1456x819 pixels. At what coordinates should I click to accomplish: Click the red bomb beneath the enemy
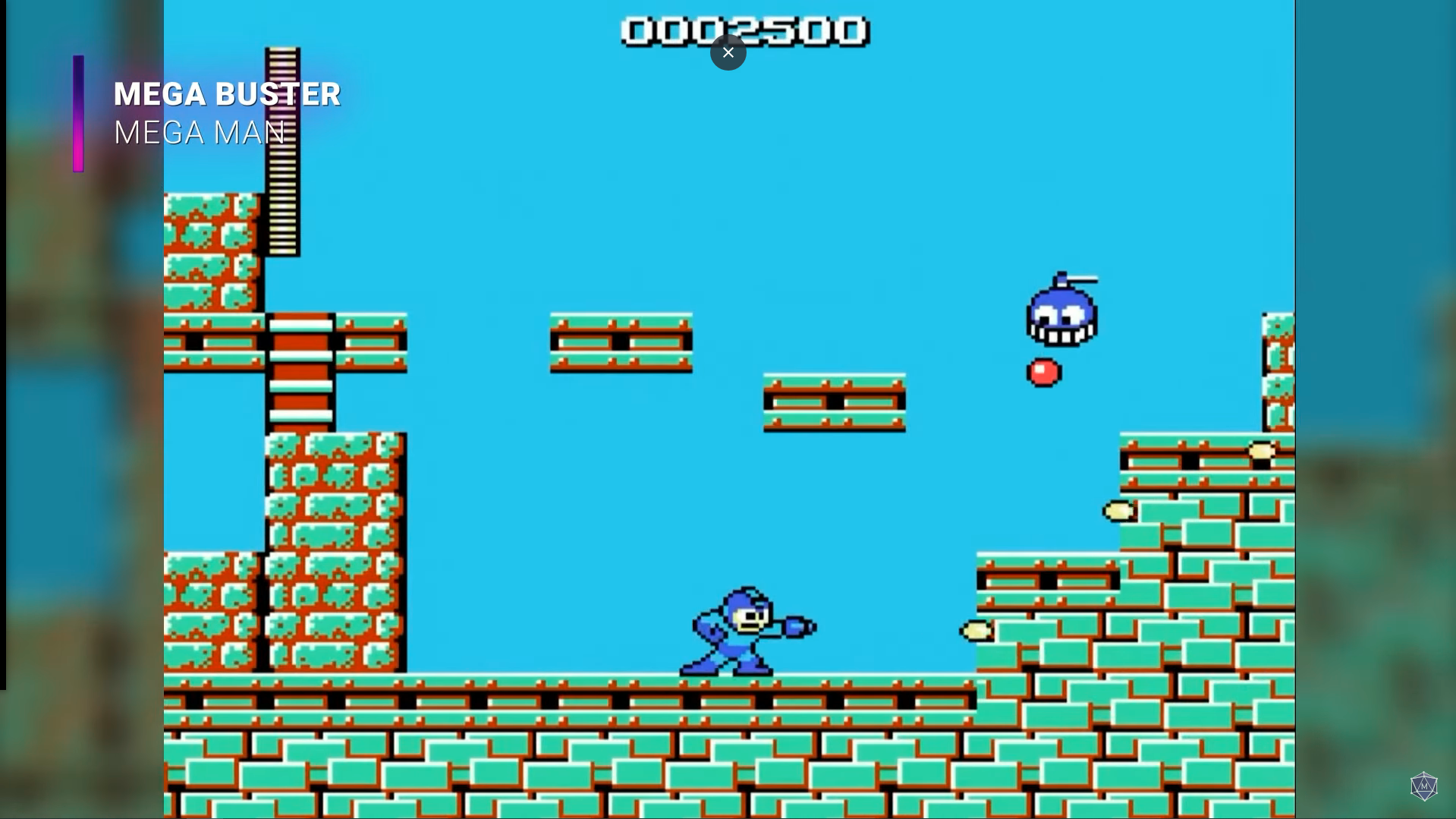1043,371
